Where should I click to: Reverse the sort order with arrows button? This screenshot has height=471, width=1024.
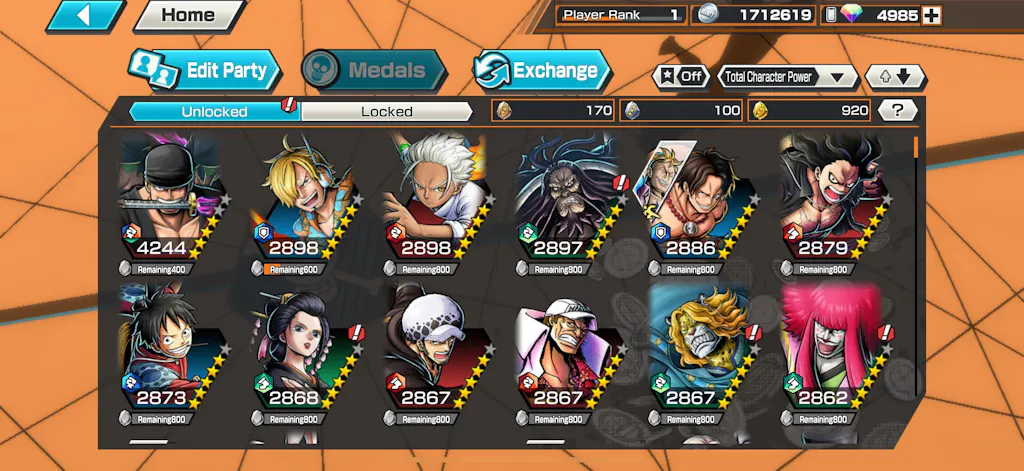[896, 76]
